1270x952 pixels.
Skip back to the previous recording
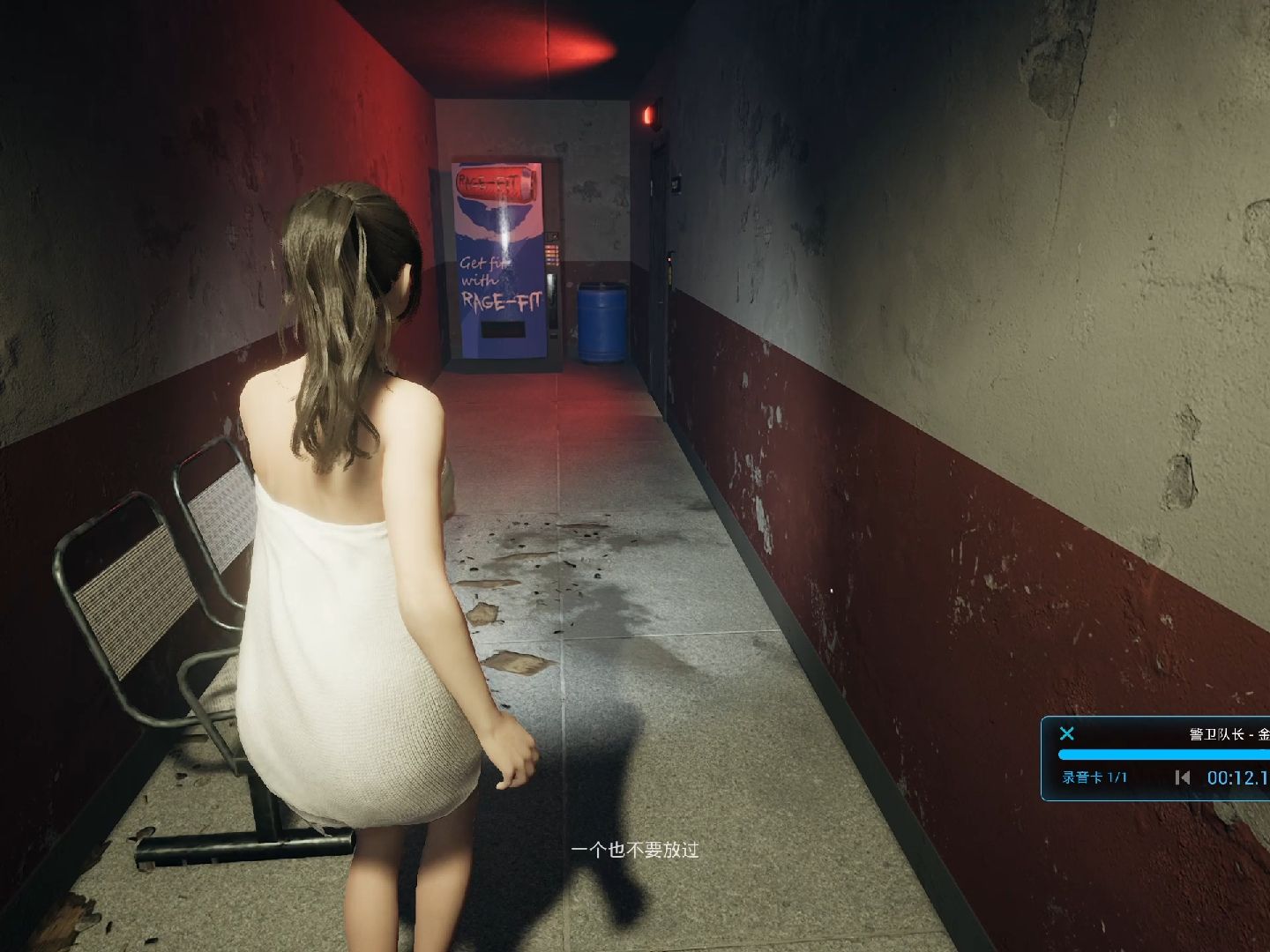1183,777
